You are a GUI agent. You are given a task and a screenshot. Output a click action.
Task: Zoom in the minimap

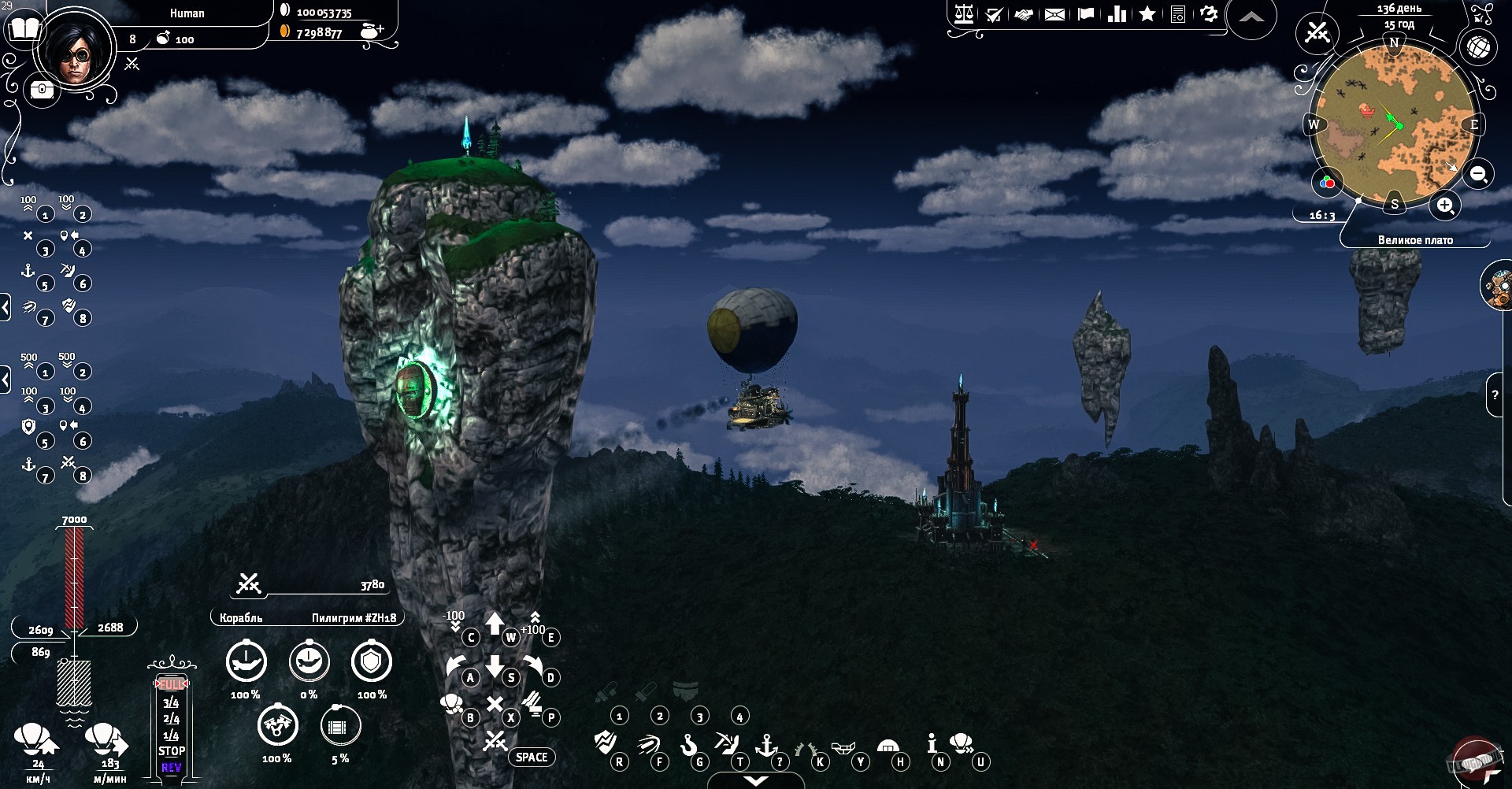1445,206
